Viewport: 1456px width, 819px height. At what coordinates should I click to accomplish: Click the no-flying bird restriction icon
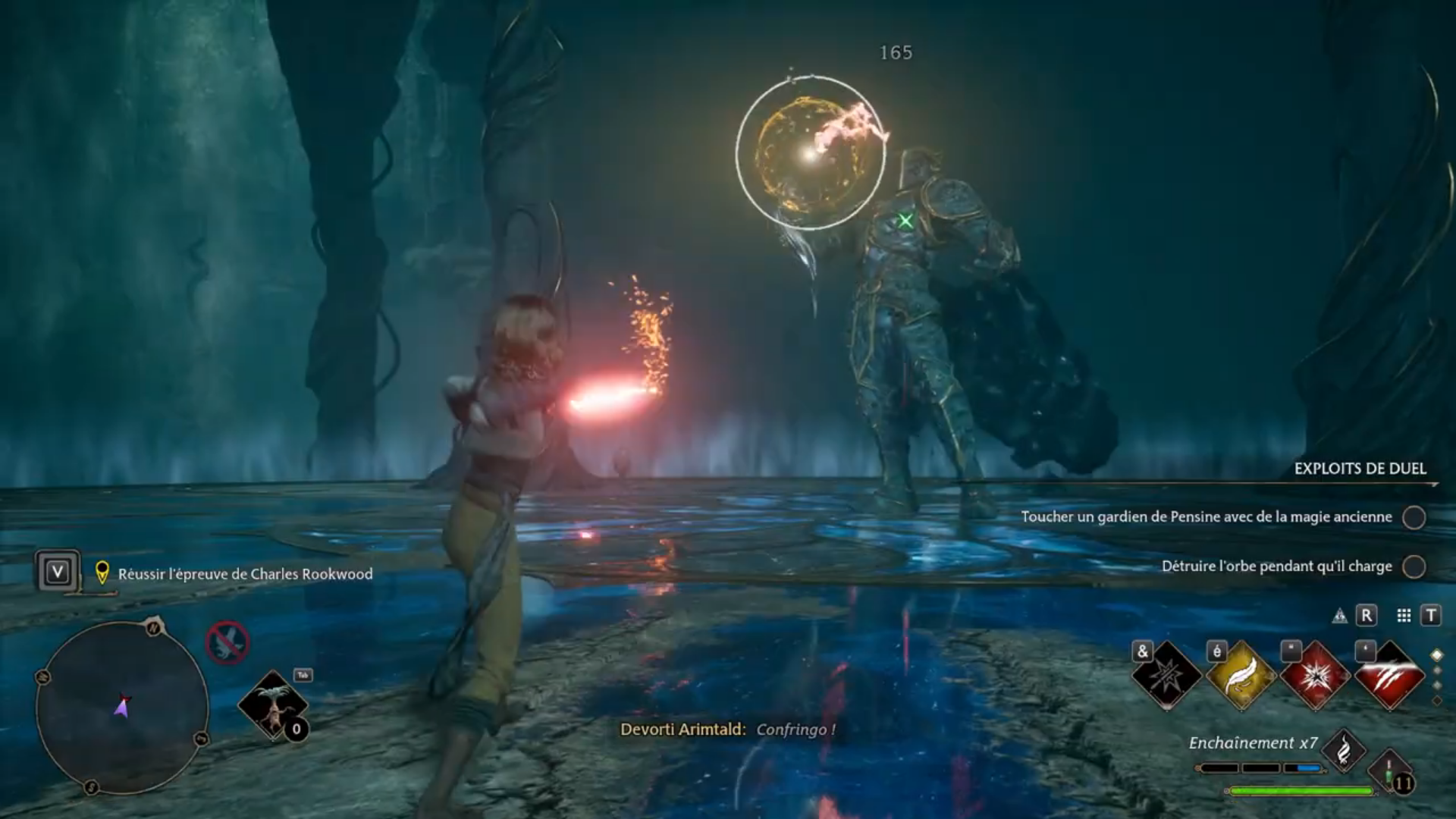click(x=227, y=643)
